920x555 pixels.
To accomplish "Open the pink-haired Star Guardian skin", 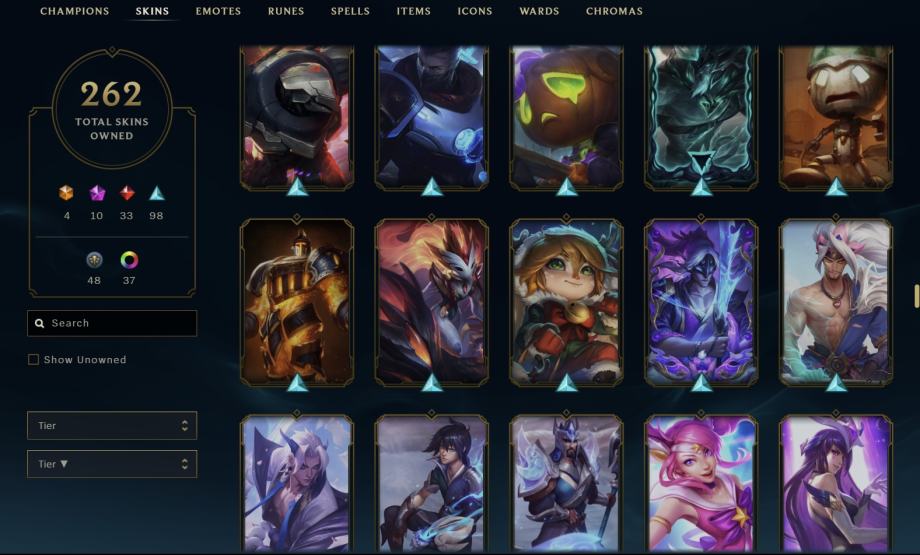I will click(x=701, y=482).
